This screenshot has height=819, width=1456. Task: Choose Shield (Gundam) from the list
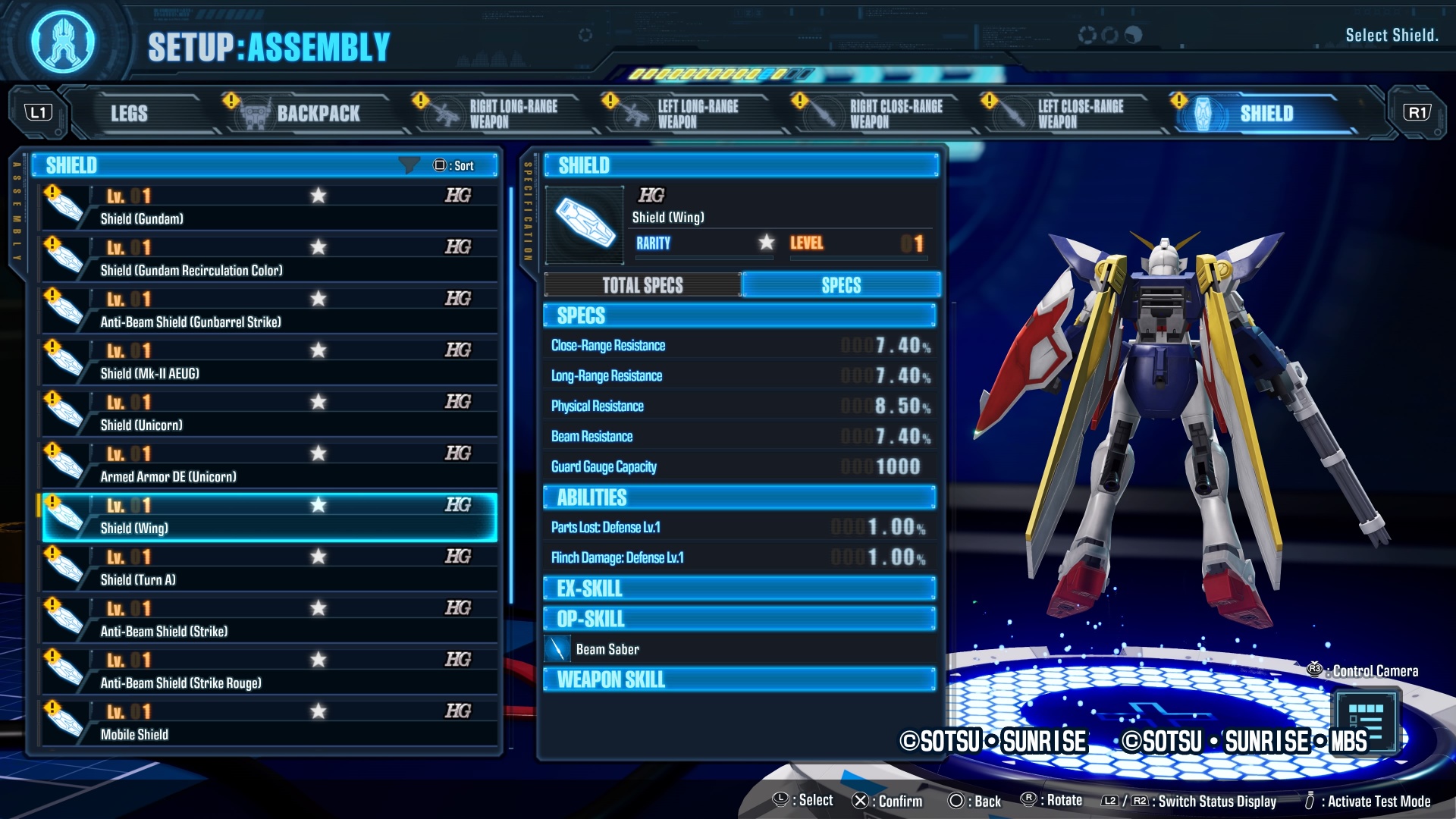[x=269, y=207]
